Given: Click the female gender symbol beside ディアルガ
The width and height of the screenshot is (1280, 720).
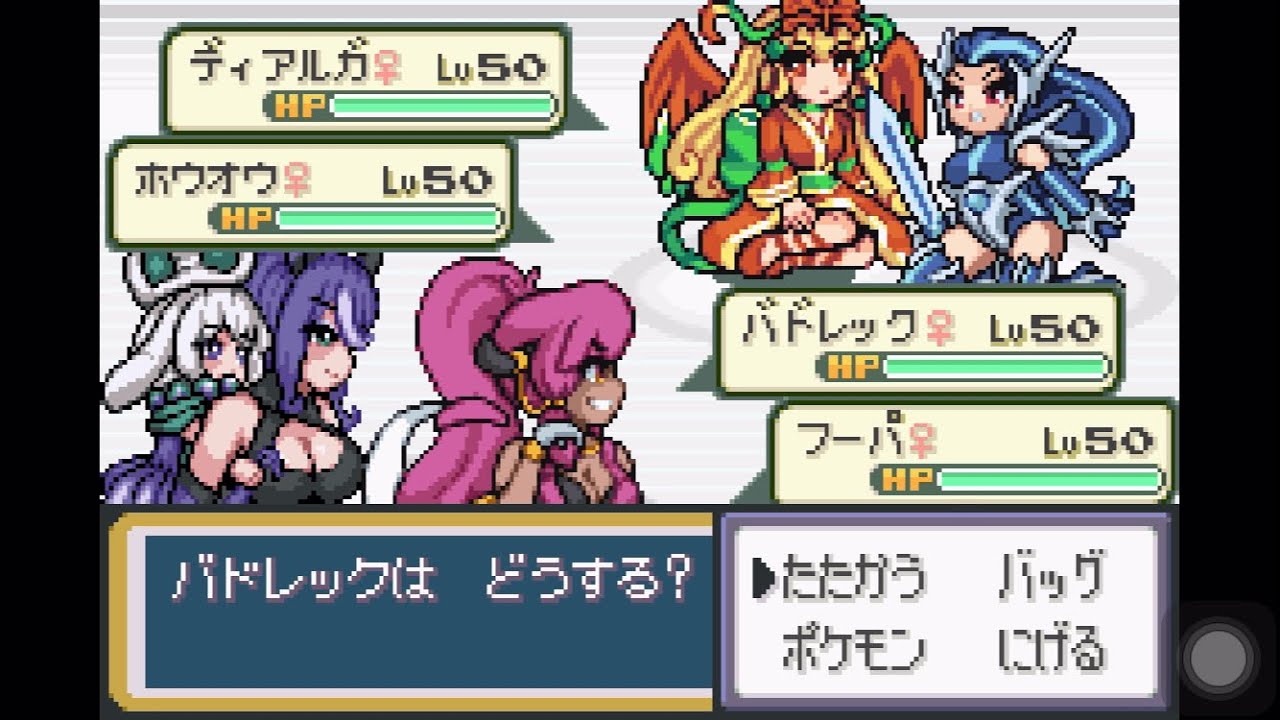Looking at the screenshot, I should 388,68.
